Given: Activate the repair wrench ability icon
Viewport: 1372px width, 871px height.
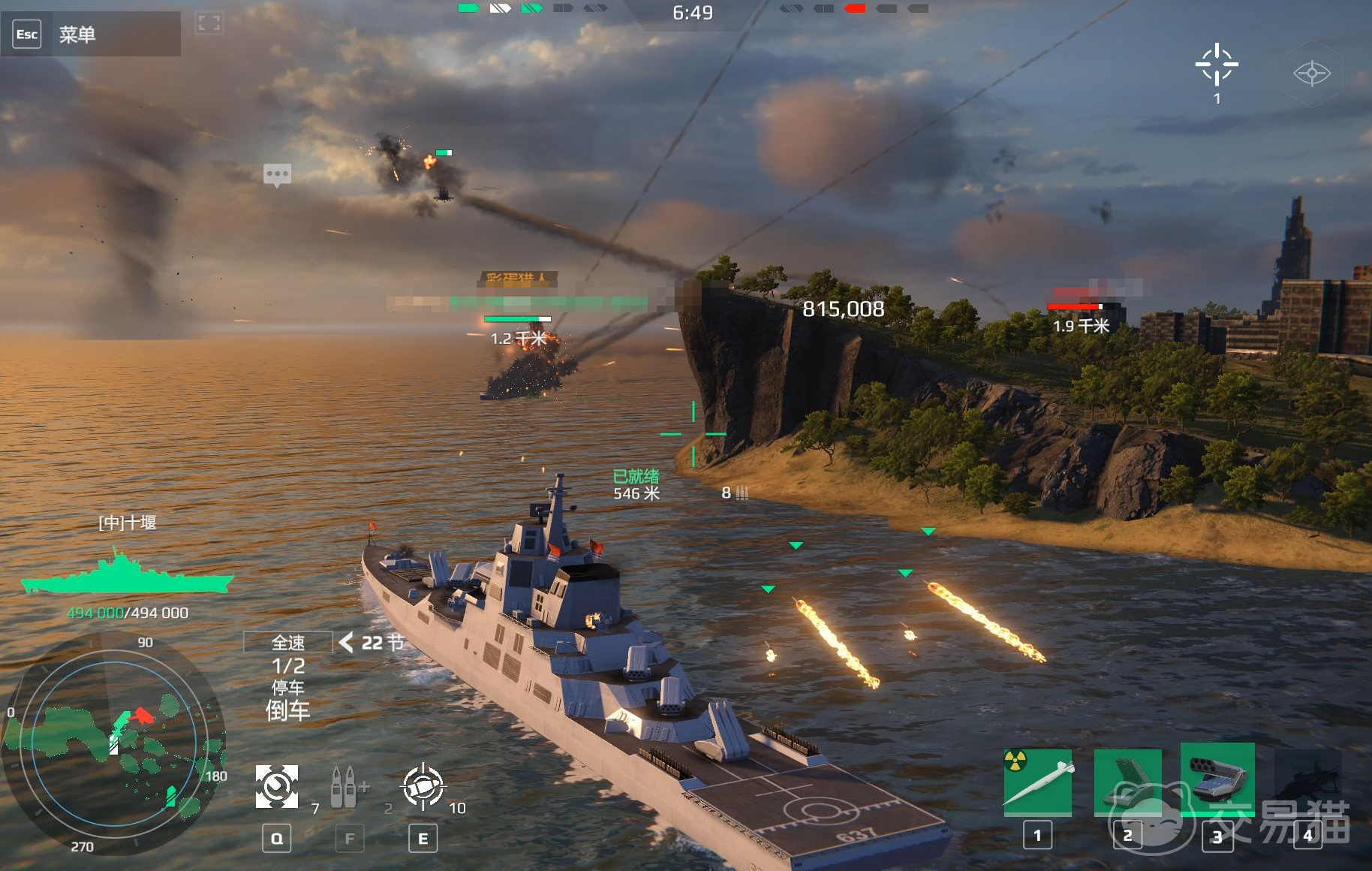Looking at the screenshot, I should pyautogui.click(x=277, y=787).
